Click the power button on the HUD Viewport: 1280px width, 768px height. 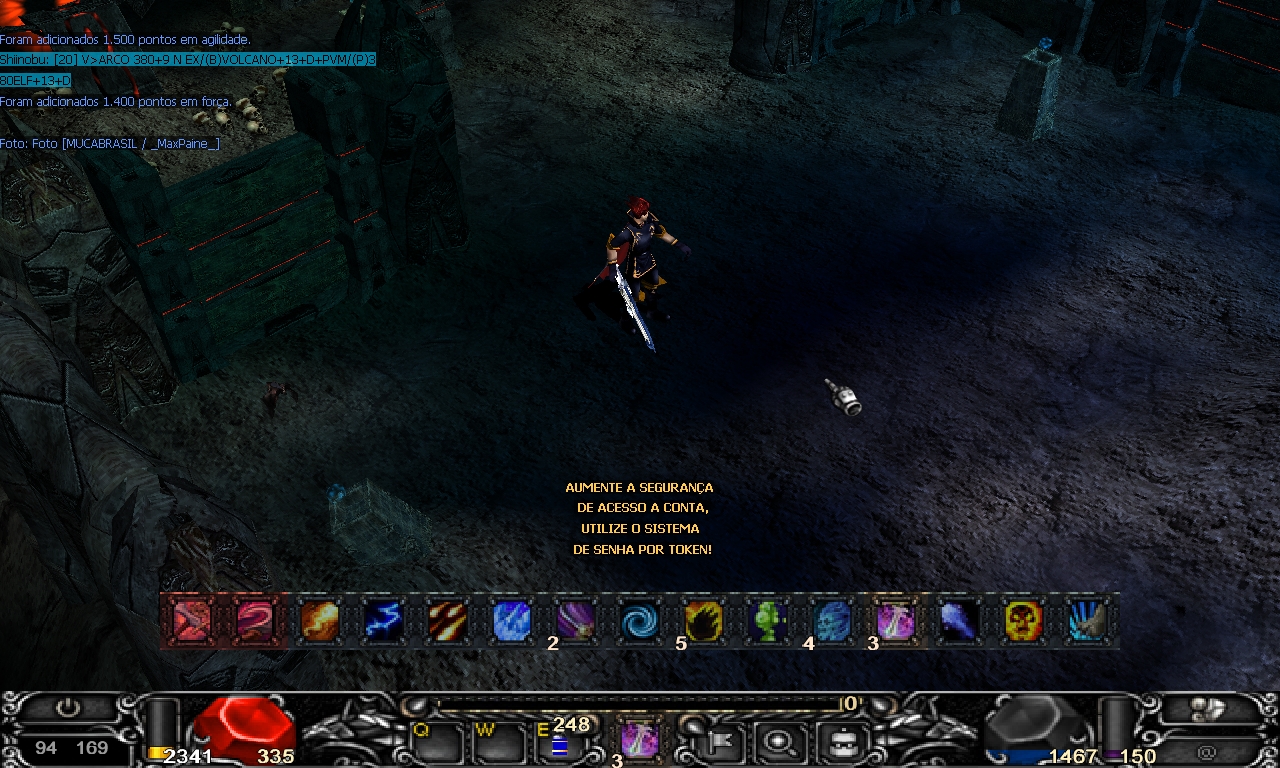pyautogui.click(x=68, y=708)
